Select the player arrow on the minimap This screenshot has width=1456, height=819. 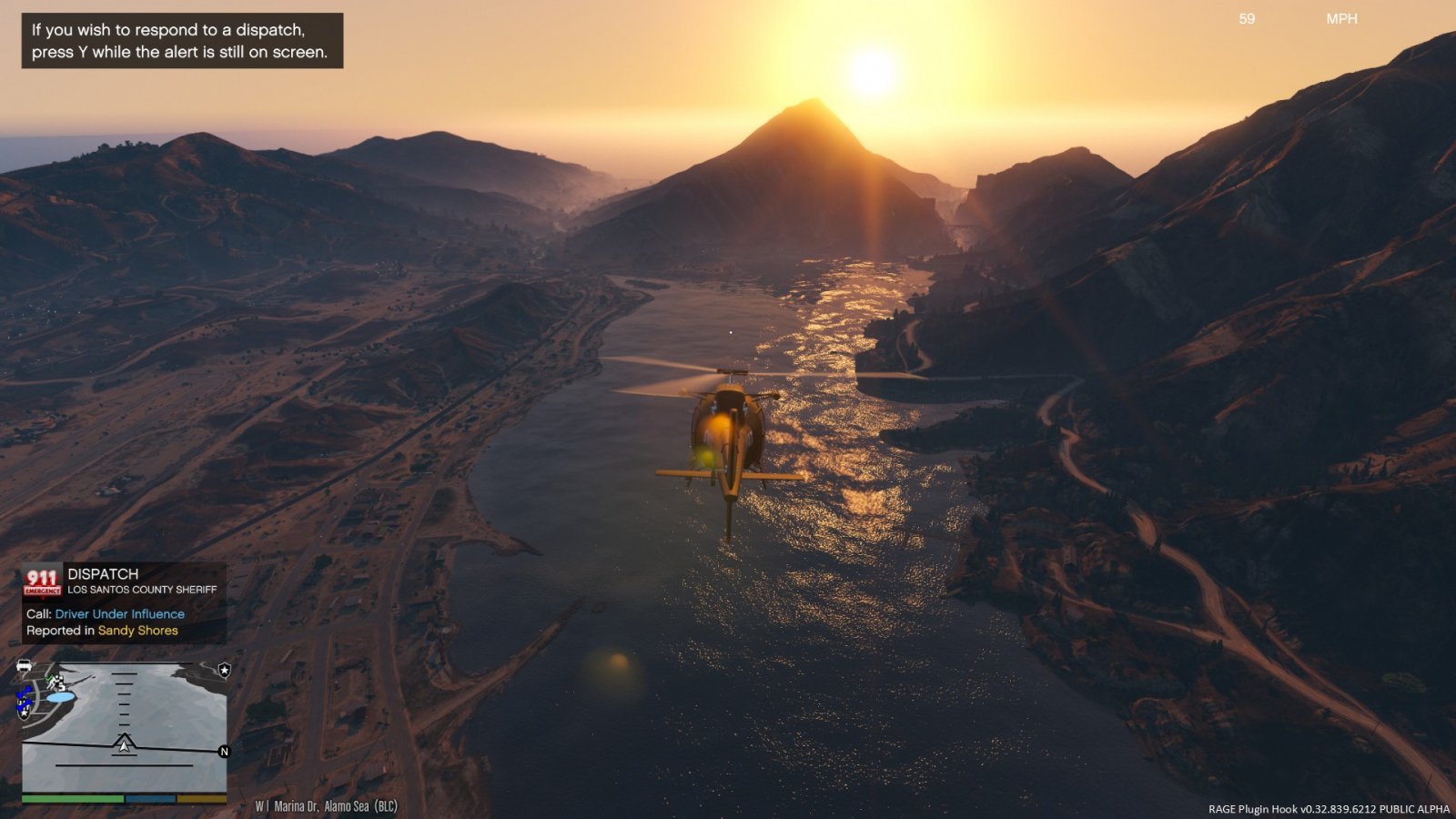coord(124,743)
